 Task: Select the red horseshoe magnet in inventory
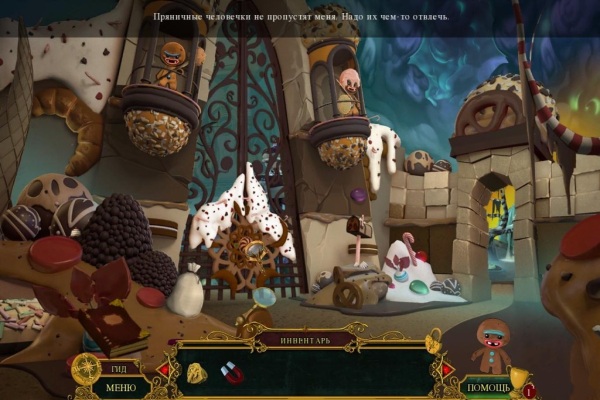(x=232, y=372)
